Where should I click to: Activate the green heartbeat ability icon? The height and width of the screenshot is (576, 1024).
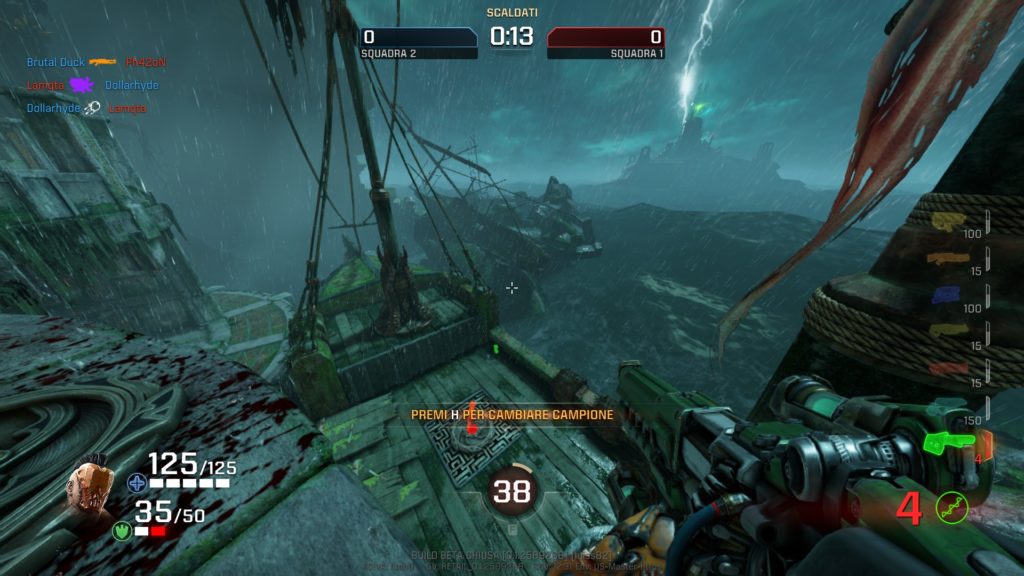(951, 508)
